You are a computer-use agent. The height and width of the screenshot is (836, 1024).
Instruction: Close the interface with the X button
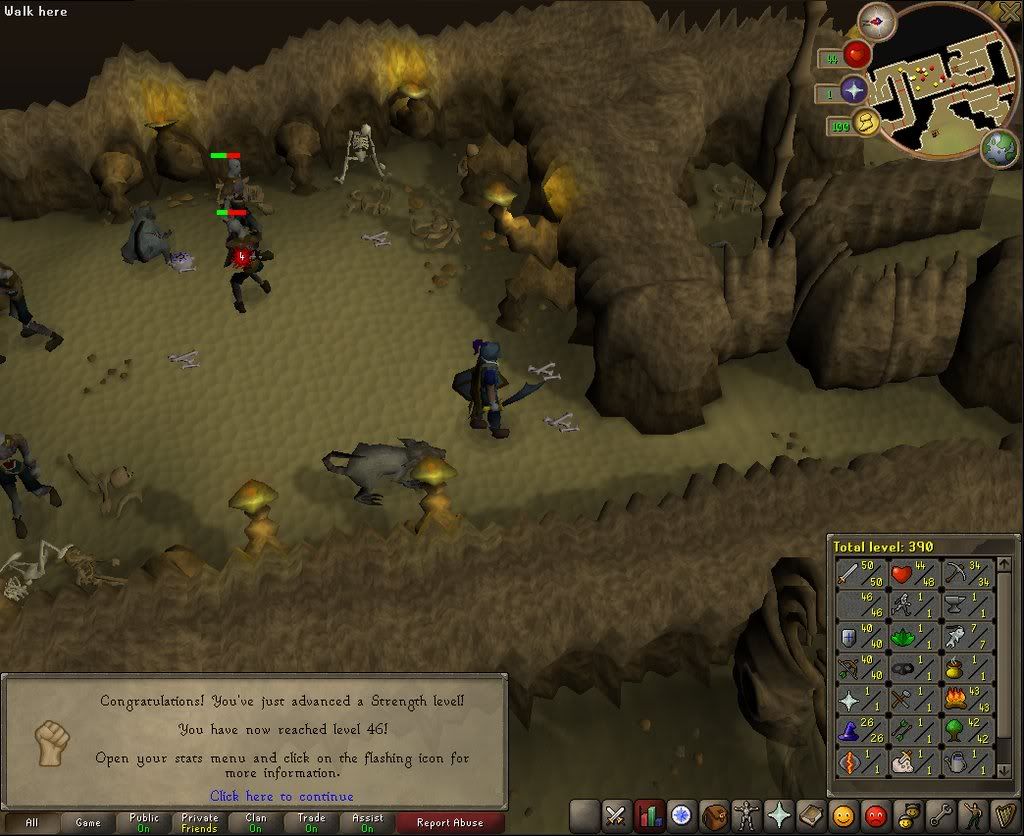[x=1009, y=12]
